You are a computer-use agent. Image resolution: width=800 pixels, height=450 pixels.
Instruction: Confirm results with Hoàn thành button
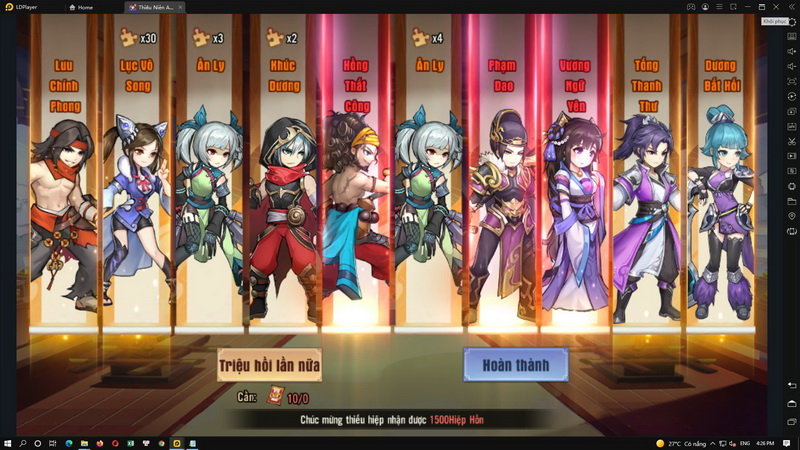pos(516,365)
